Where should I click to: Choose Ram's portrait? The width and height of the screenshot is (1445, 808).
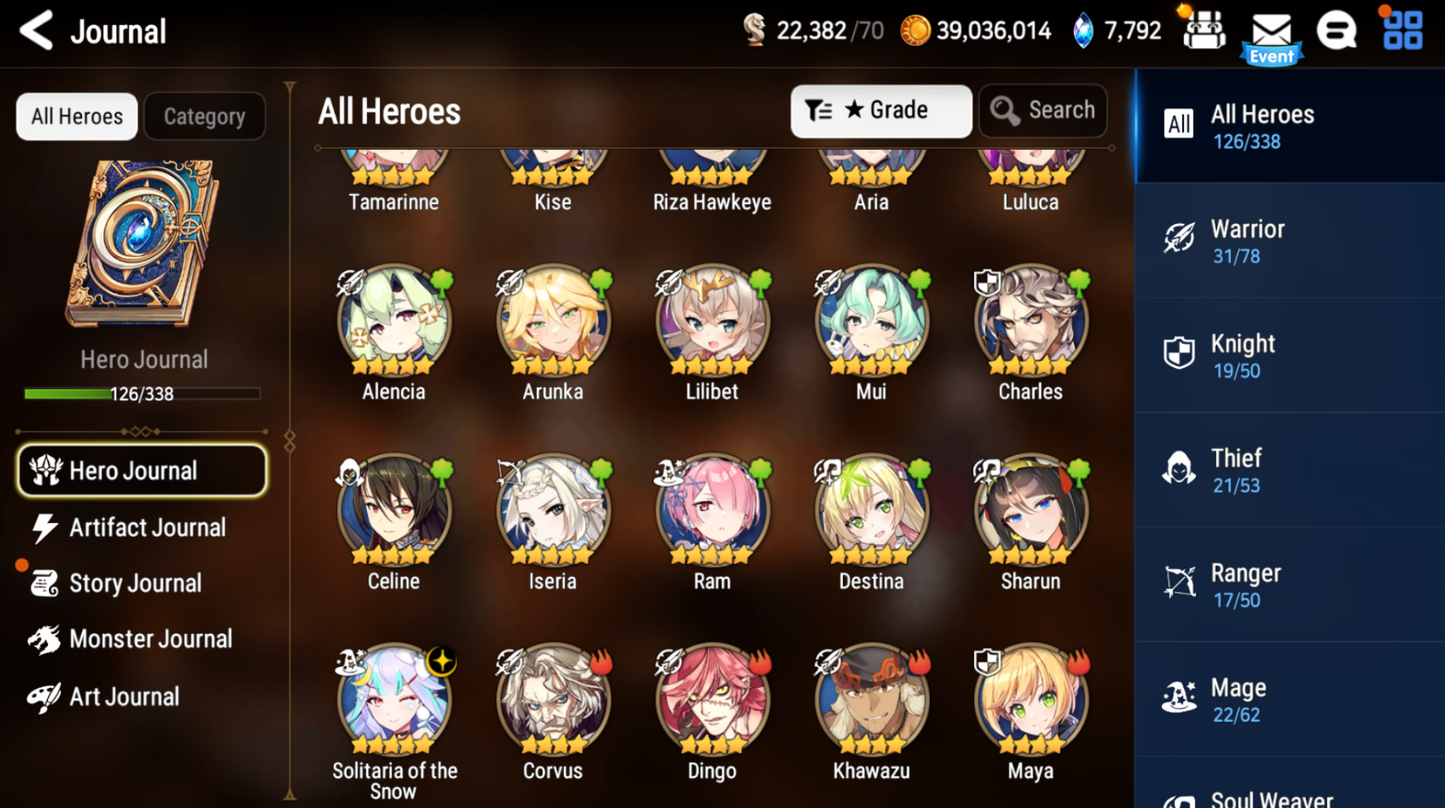[712, 512]
